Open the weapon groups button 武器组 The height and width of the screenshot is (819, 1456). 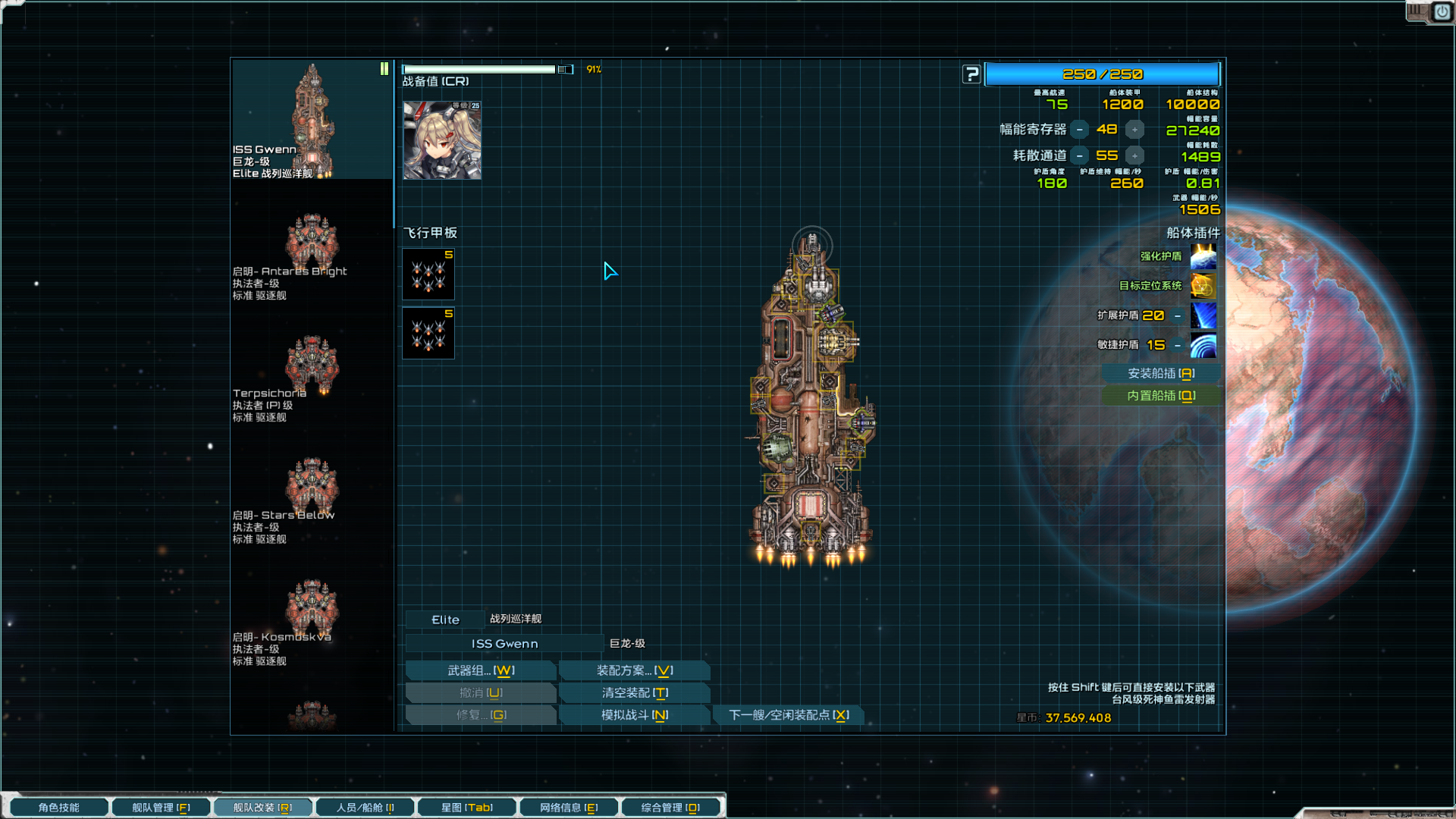point(481,670)
